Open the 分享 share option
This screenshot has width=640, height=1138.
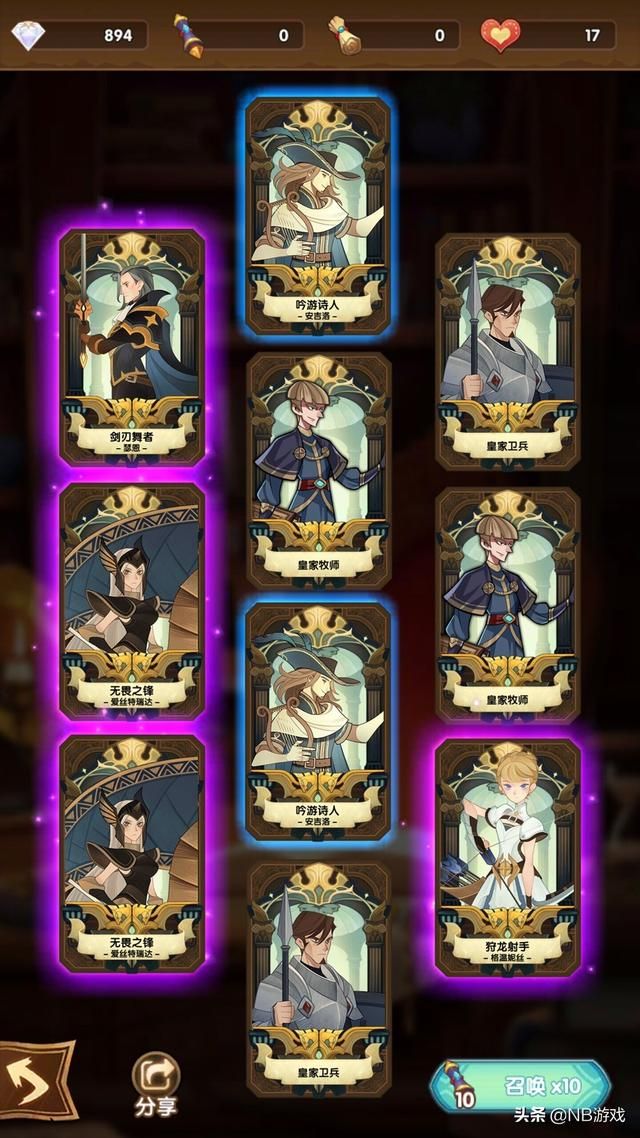(x=156, y=1082)
